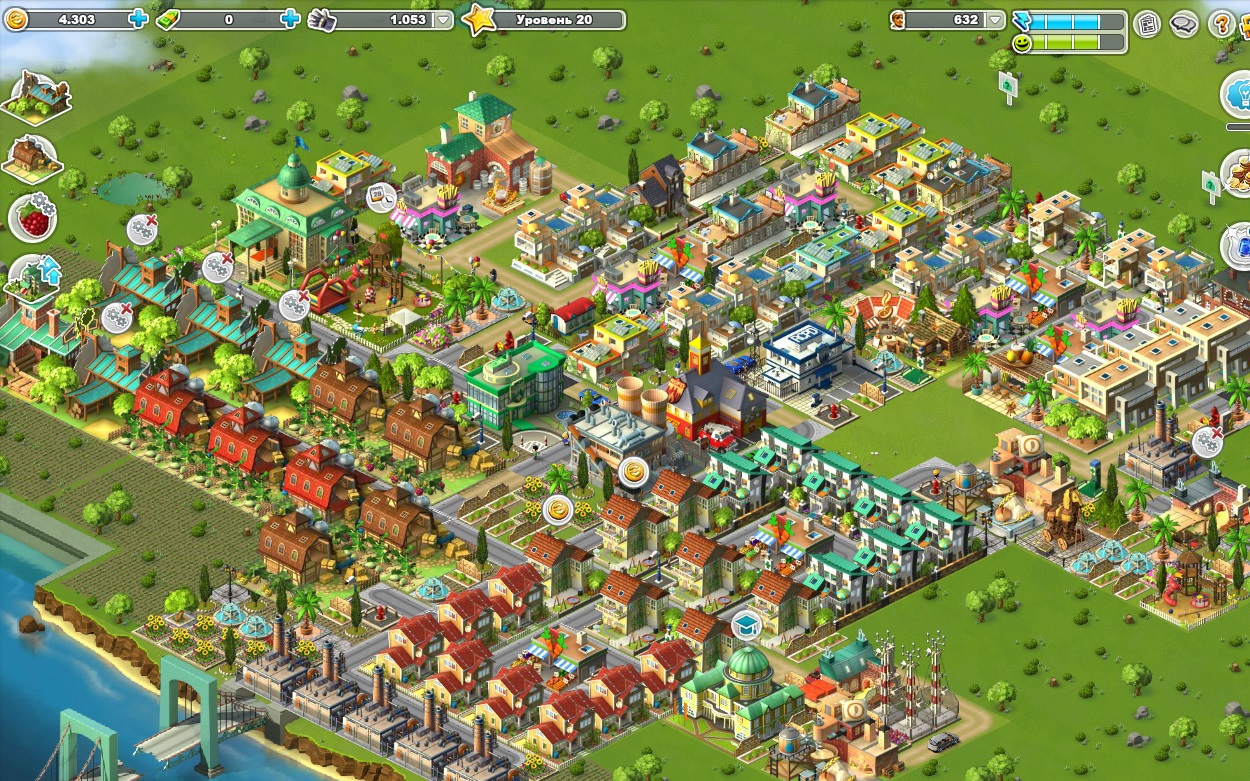This screenshot has height=781, width=1250.
Task: Open the population dropdown arrow
Action: 994,20
